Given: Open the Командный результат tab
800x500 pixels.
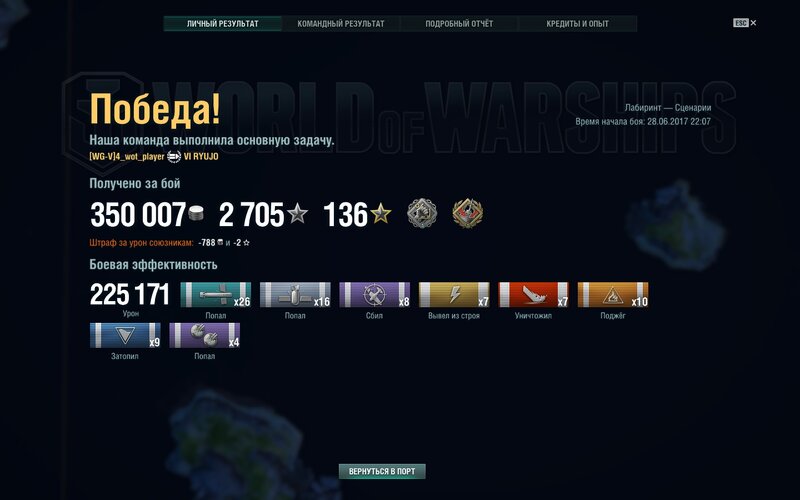Looking at the screenshot, I should (x=340, y=23).
